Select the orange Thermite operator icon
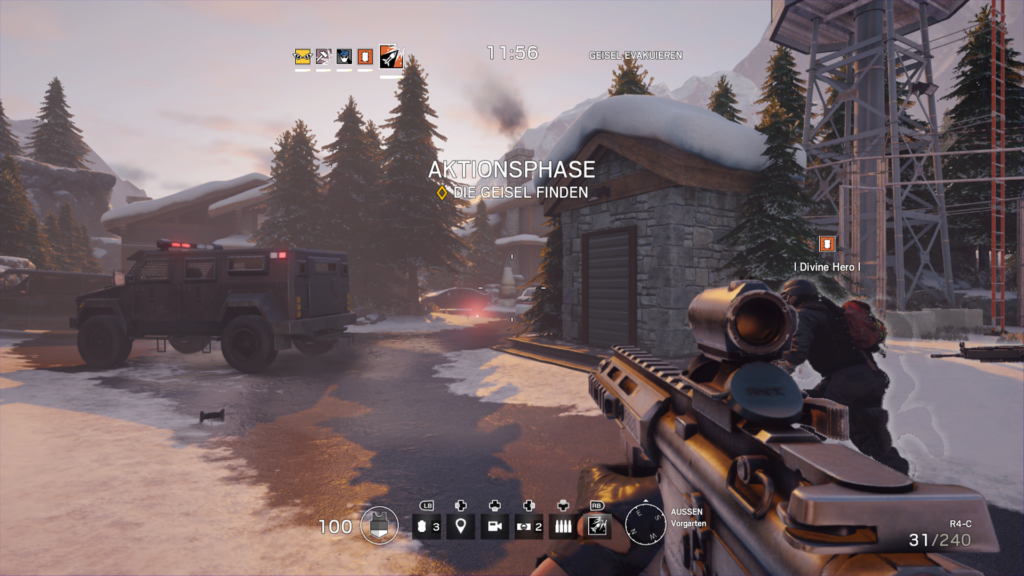Screen dimensions: 1024x576 coord(365,57)
